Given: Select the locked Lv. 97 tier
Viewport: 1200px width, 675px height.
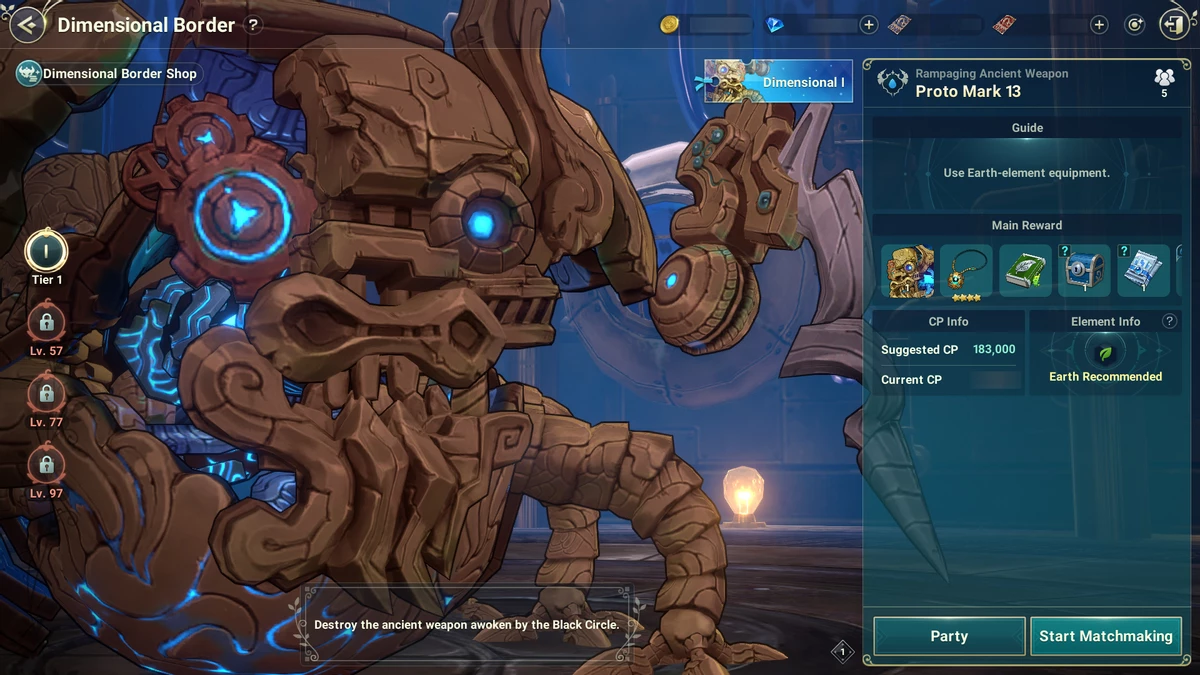Looking at the screenshot, I should [46, 465].
